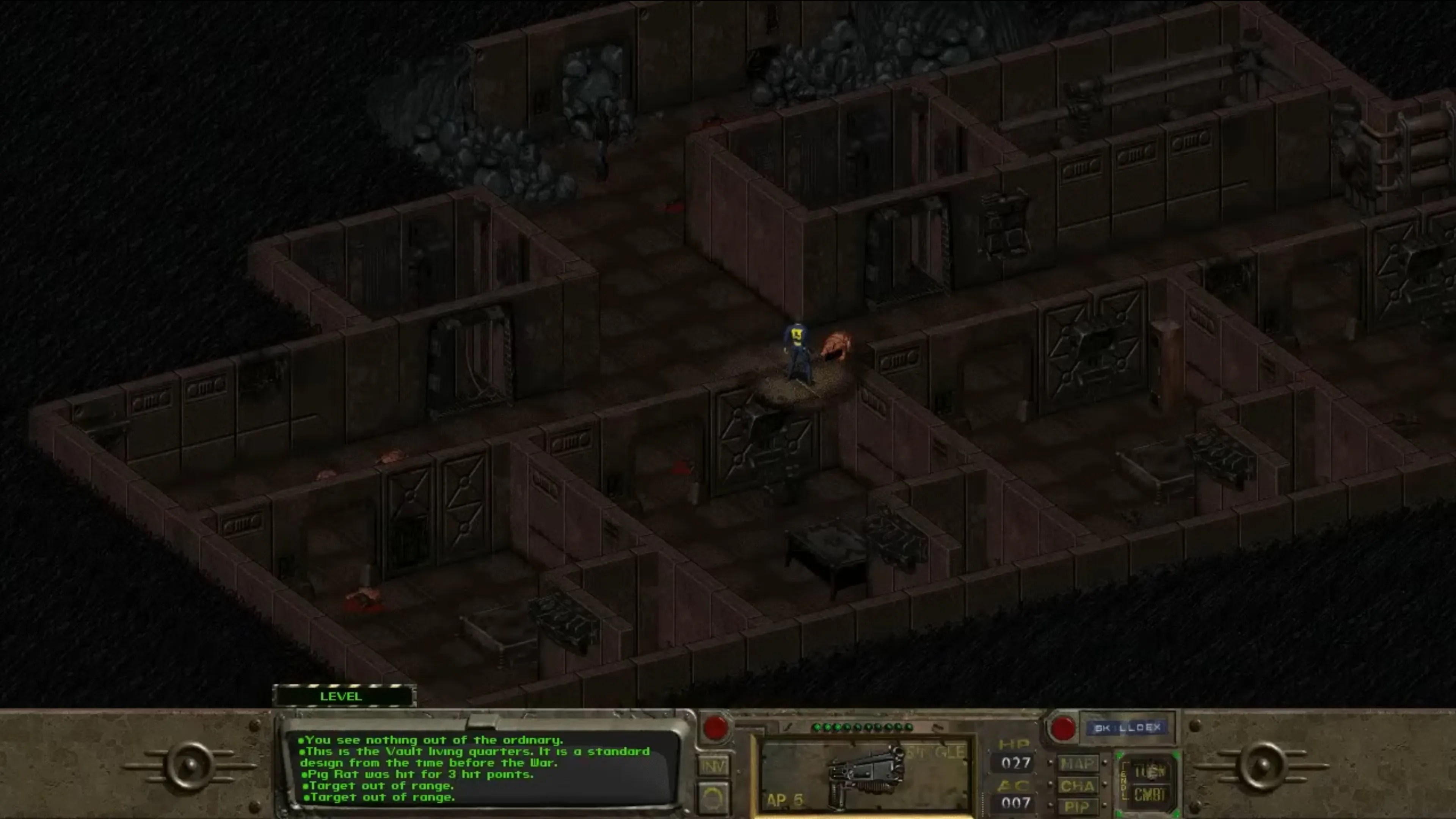
Task: Open the MAP screen
Action: click(1078, 764)
